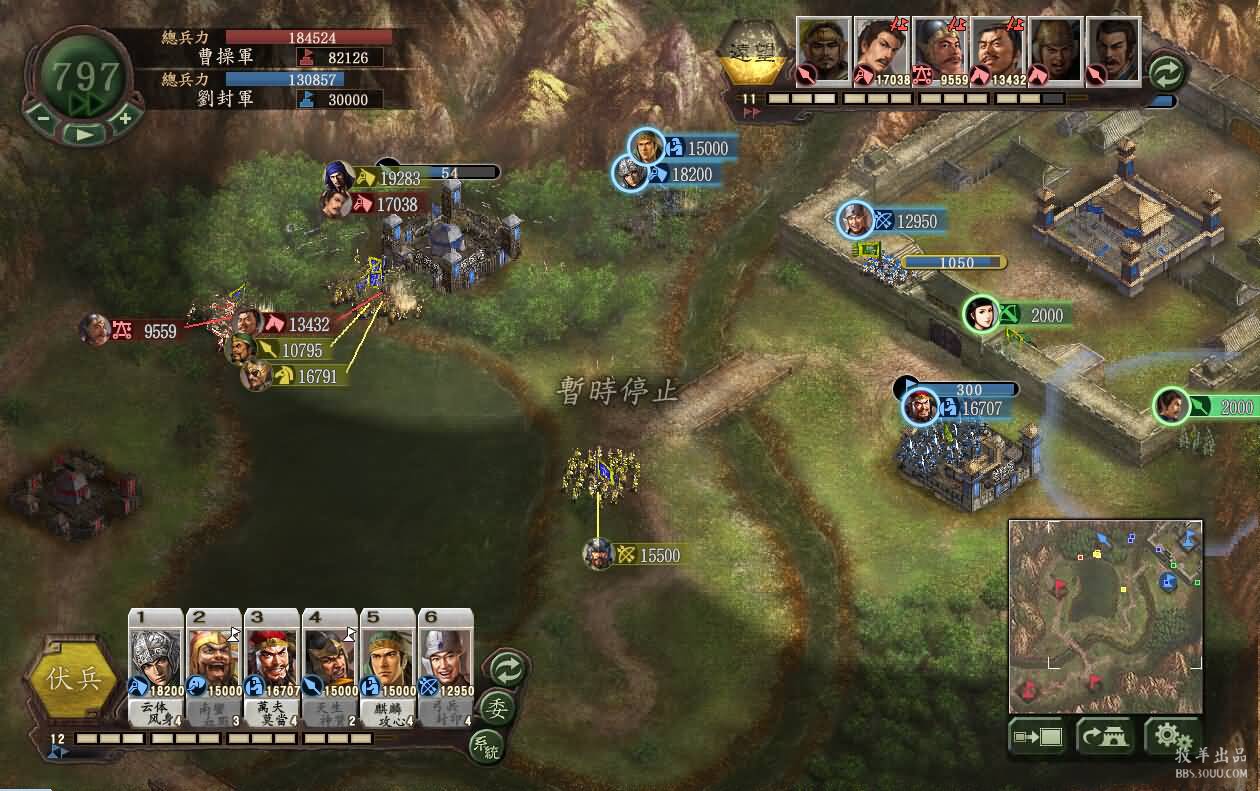The image size is (1260, 791).
Task: Pick officer card 4 in the roster
Action: pyautogui.click(x=330, y=666)
